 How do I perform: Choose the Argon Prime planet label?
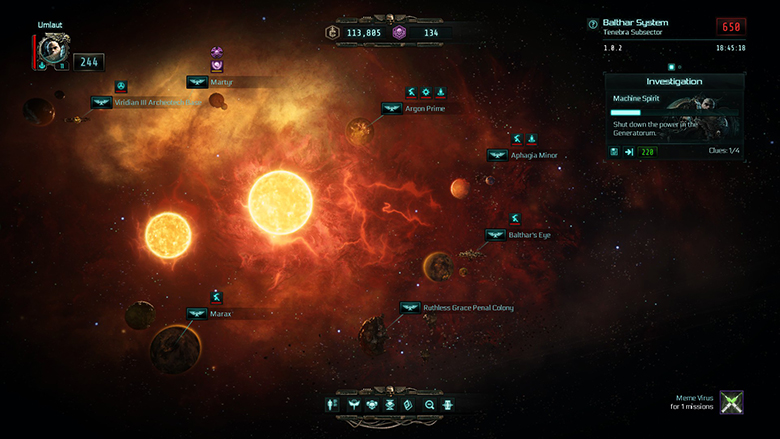(x=425, y=108)
